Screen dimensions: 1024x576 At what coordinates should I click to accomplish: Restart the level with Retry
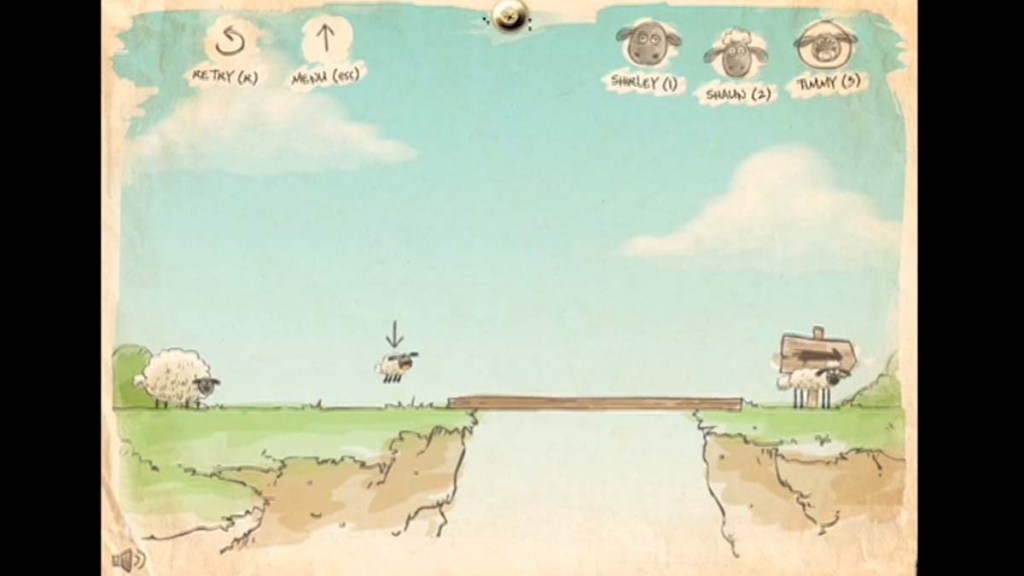pos(230,44)
